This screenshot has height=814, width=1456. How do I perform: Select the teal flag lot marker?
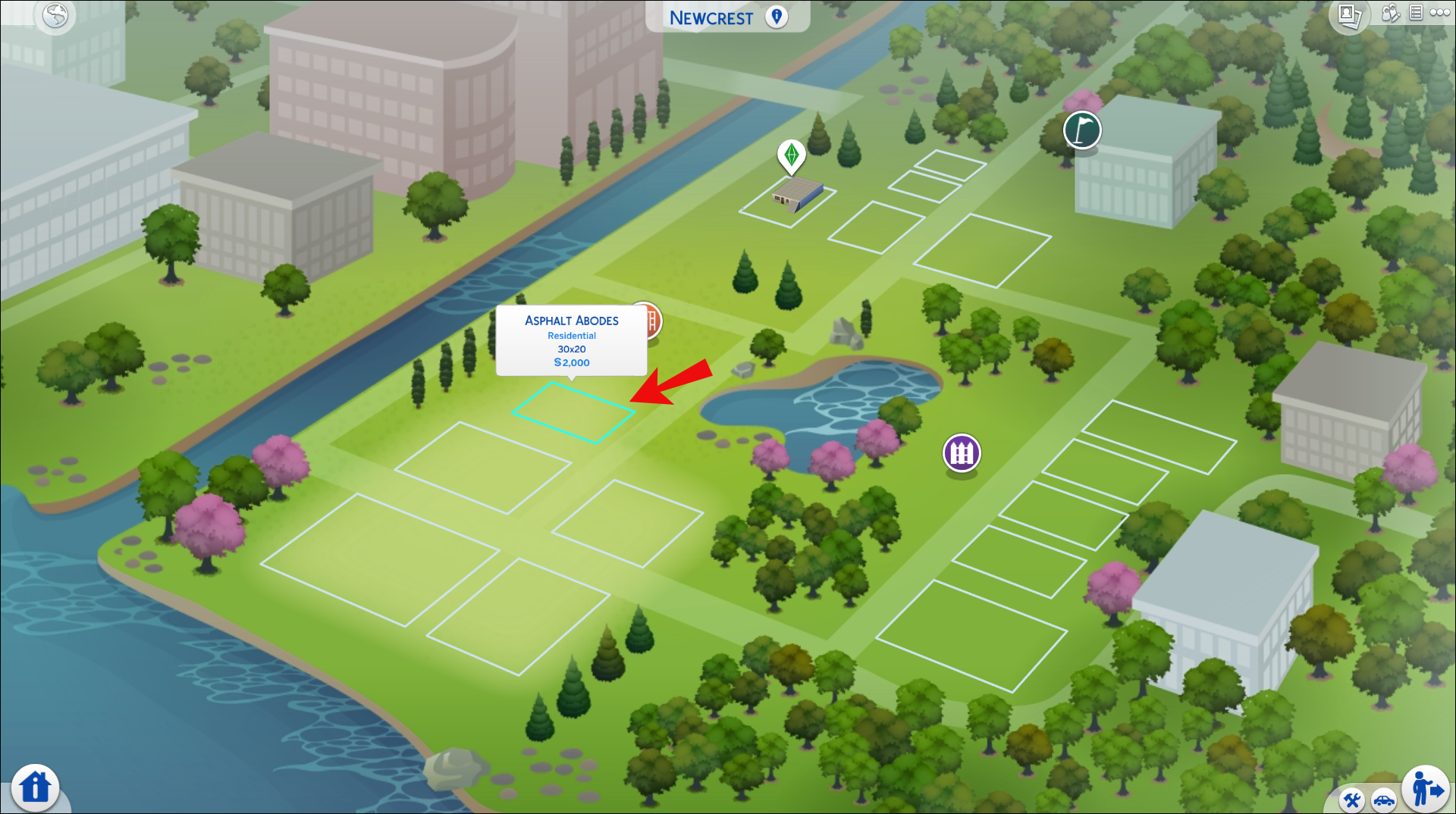[1082, 130]
